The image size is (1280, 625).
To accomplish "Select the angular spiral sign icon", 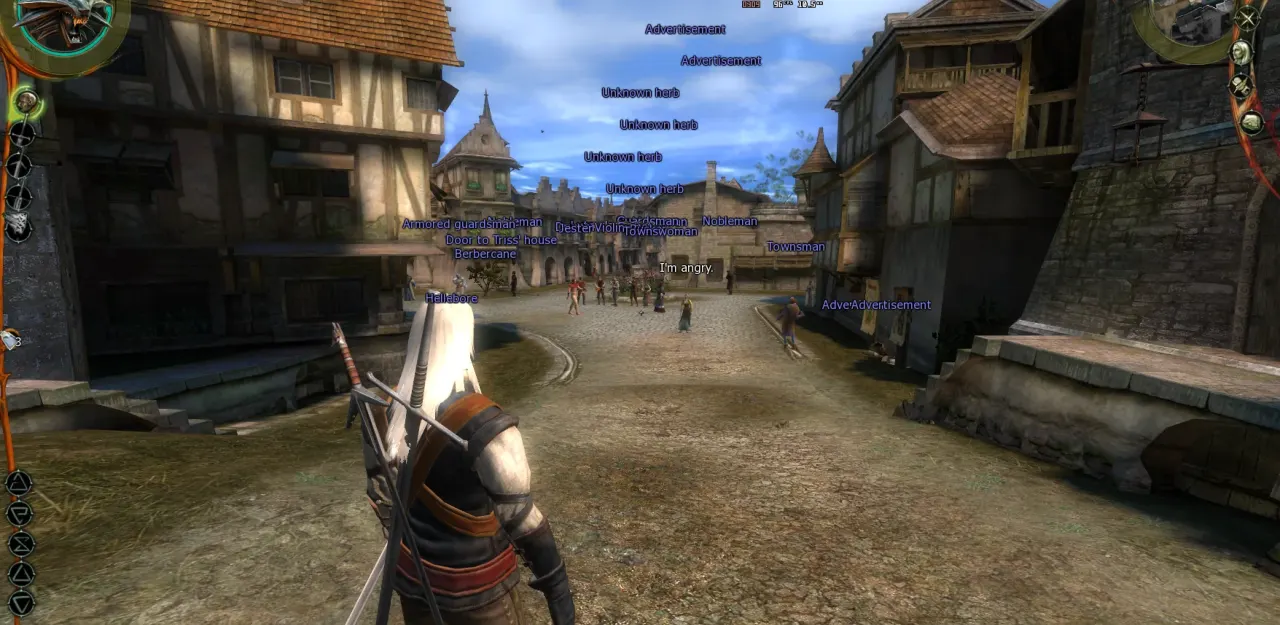I will 20,514.
